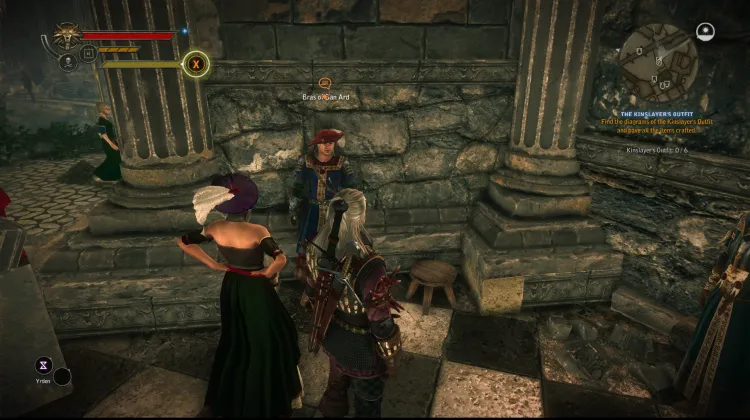Open the circular minimap
The height and width of the screenshot is (420, 750).
pos(658,62)
